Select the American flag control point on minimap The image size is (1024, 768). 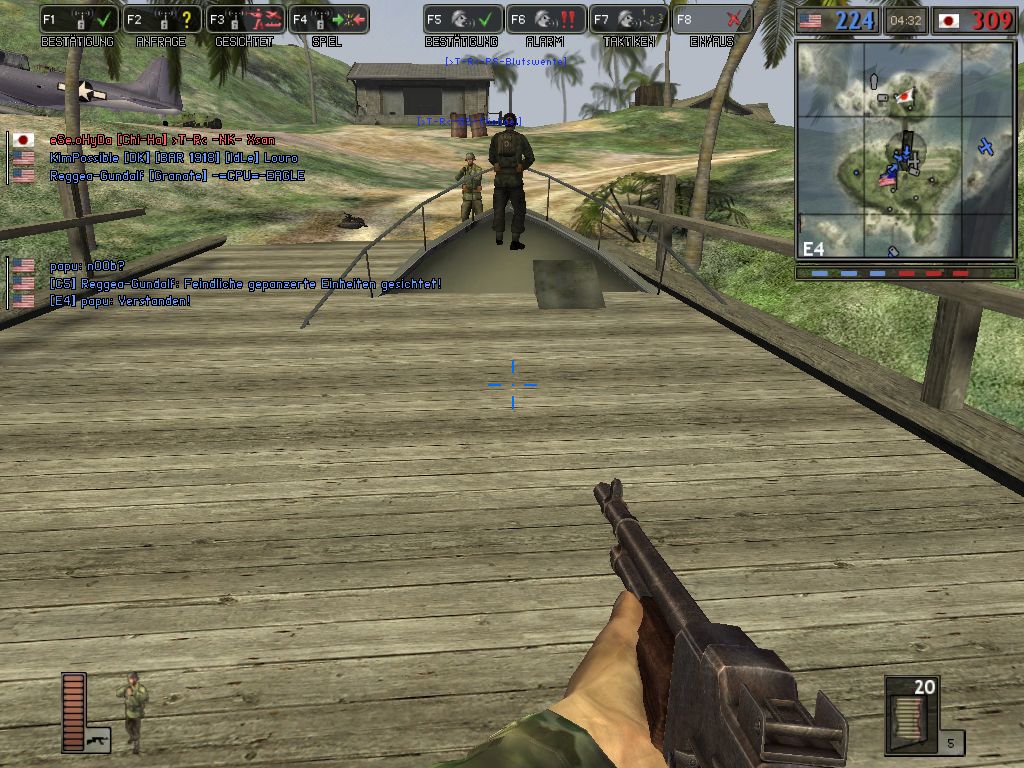pyautogui.click(x=887, y=179)
